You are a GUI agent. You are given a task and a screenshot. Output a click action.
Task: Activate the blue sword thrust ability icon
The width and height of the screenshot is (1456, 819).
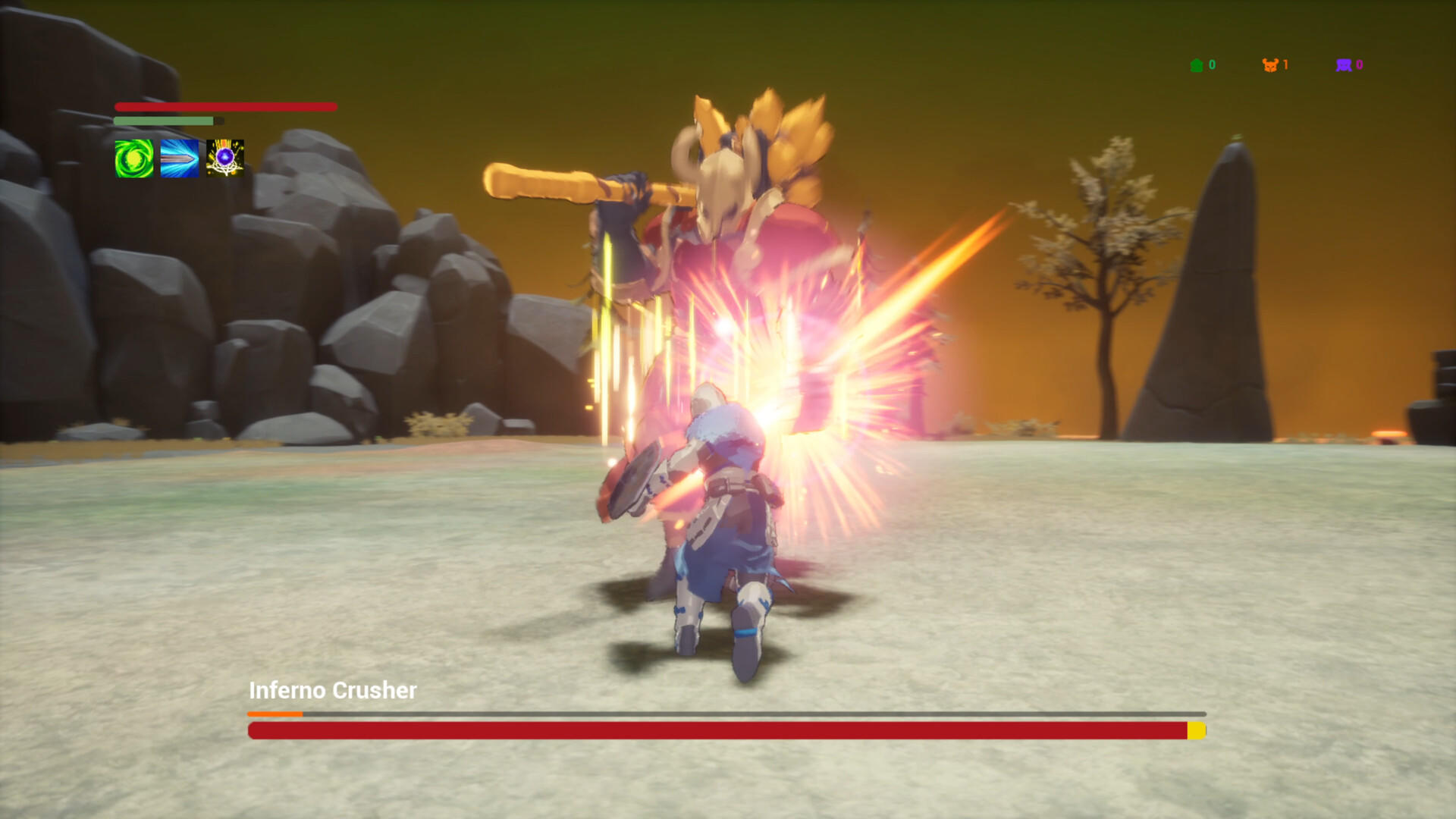click(179, 157)
